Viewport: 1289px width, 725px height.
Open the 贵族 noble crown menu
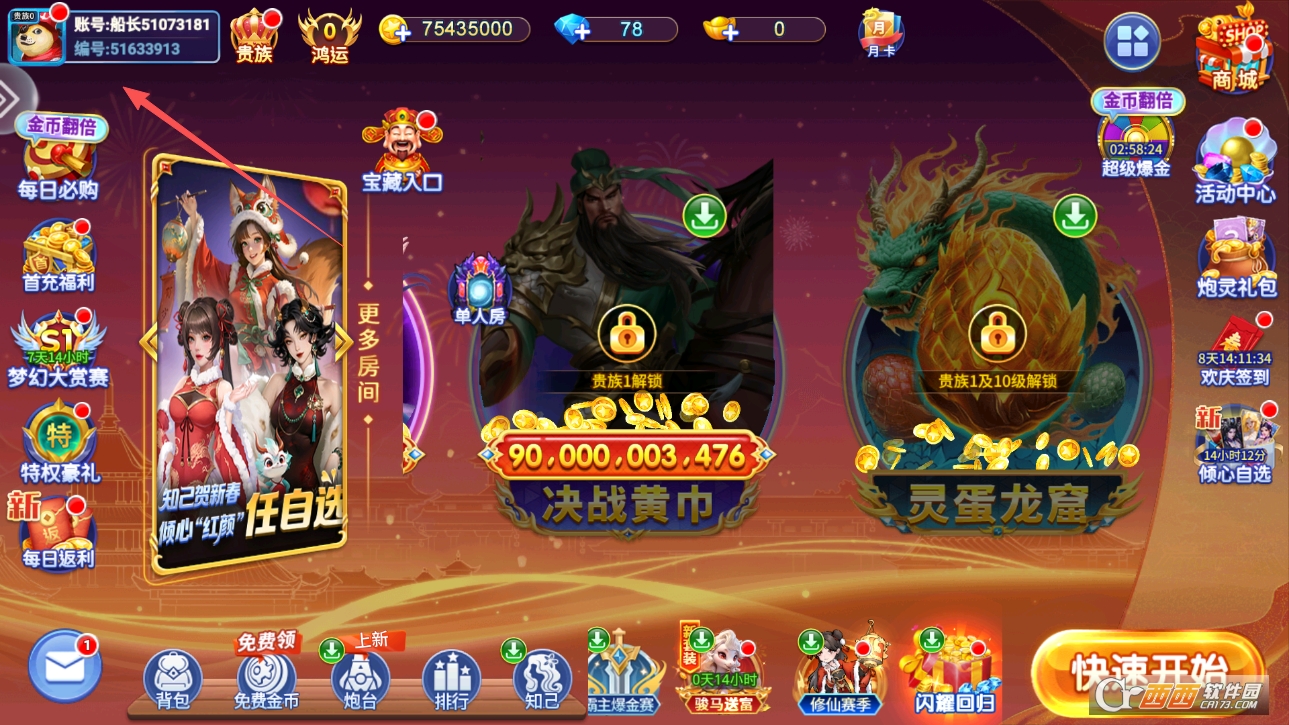pos(254,34)
